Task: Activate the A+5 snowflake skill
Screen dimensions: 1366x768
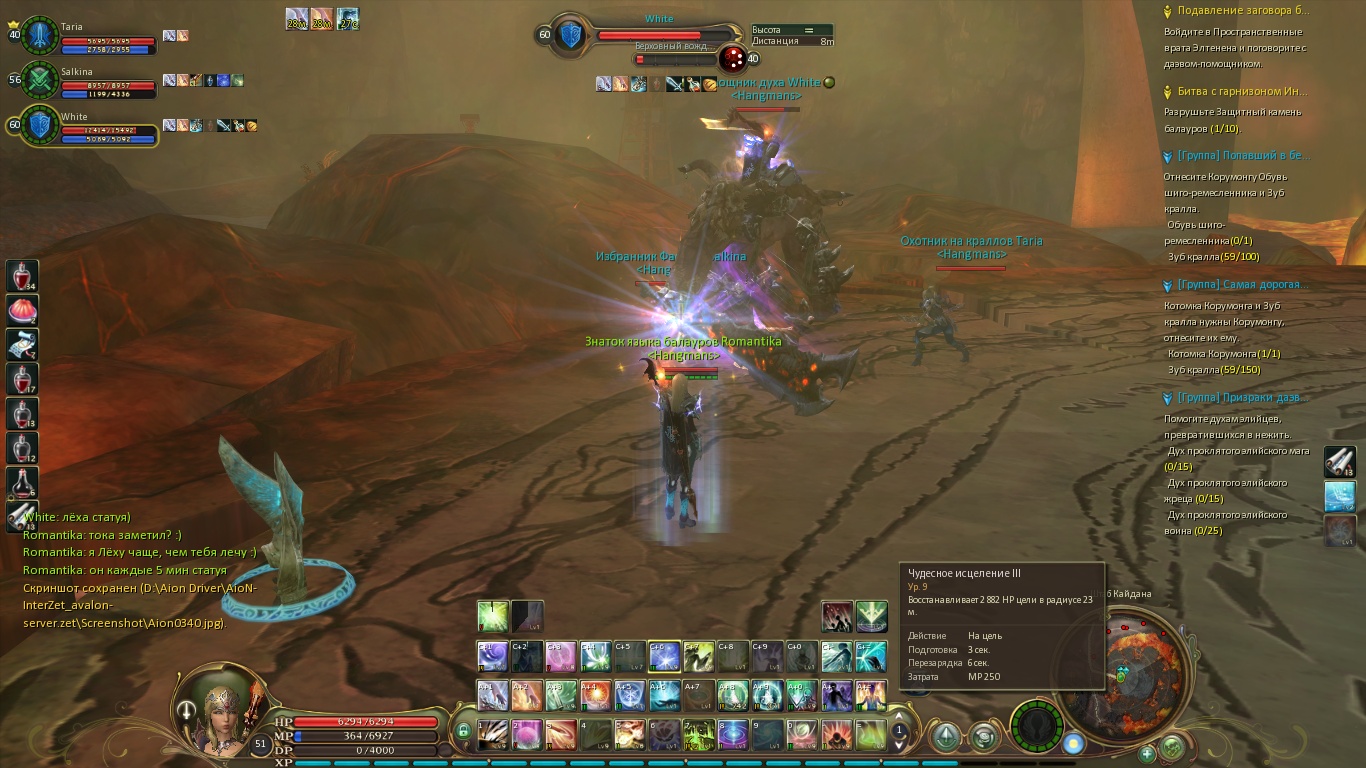Action: (630, 694)
